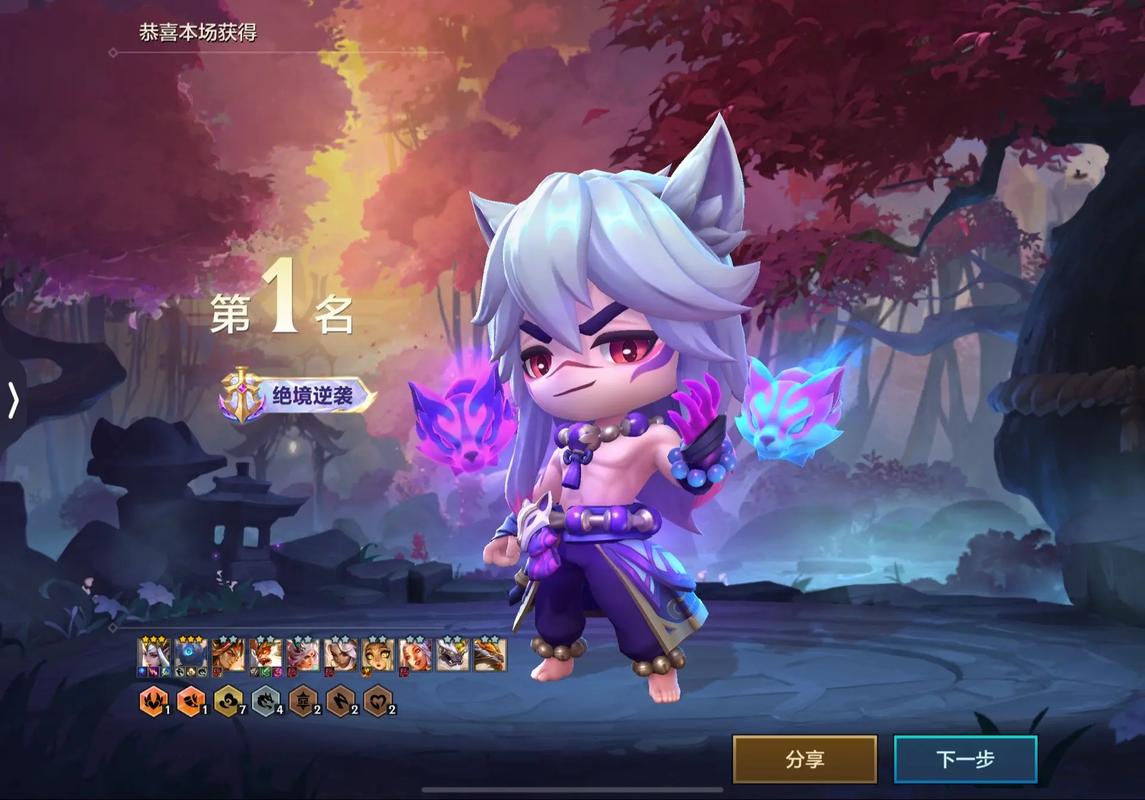The height and width of the screenshot is (800, 1145).
Task: Inspect the first orange hexagon trait icon
Action: 152,702
